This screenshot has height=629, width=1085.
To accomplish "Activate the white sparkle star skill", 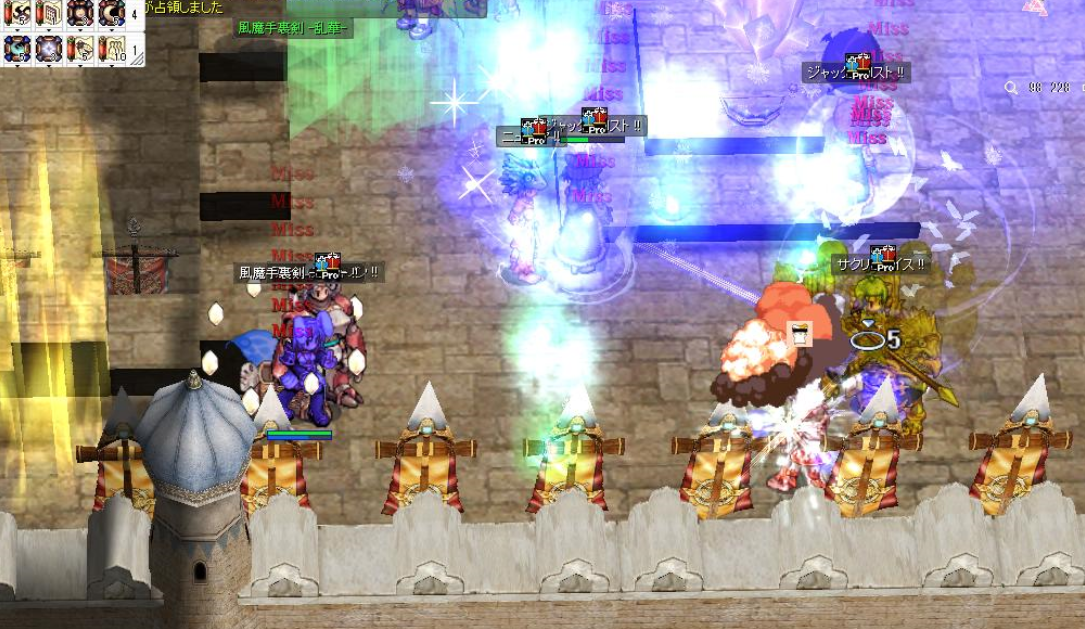I will click(48, 48).
